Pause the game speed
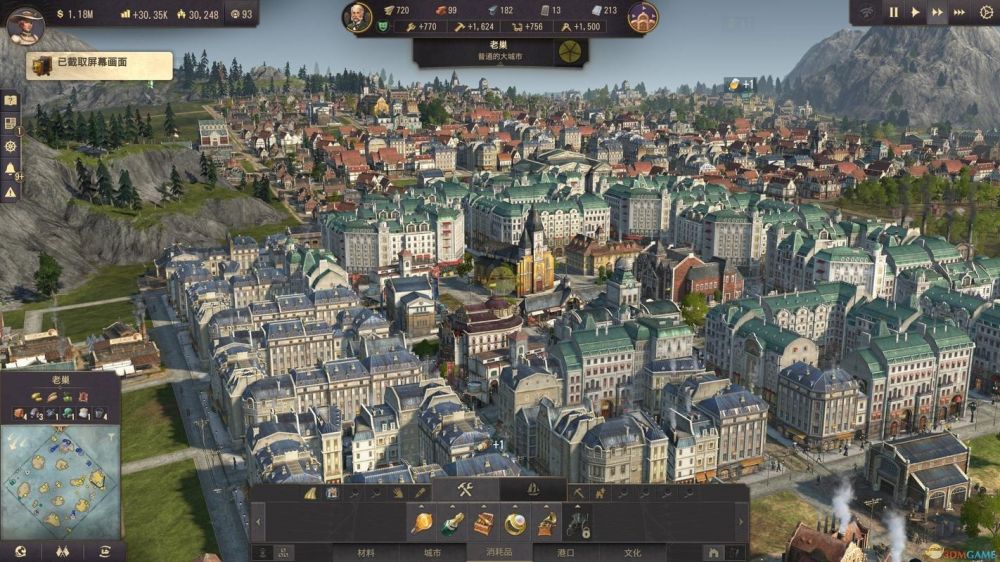 (894, 12)
